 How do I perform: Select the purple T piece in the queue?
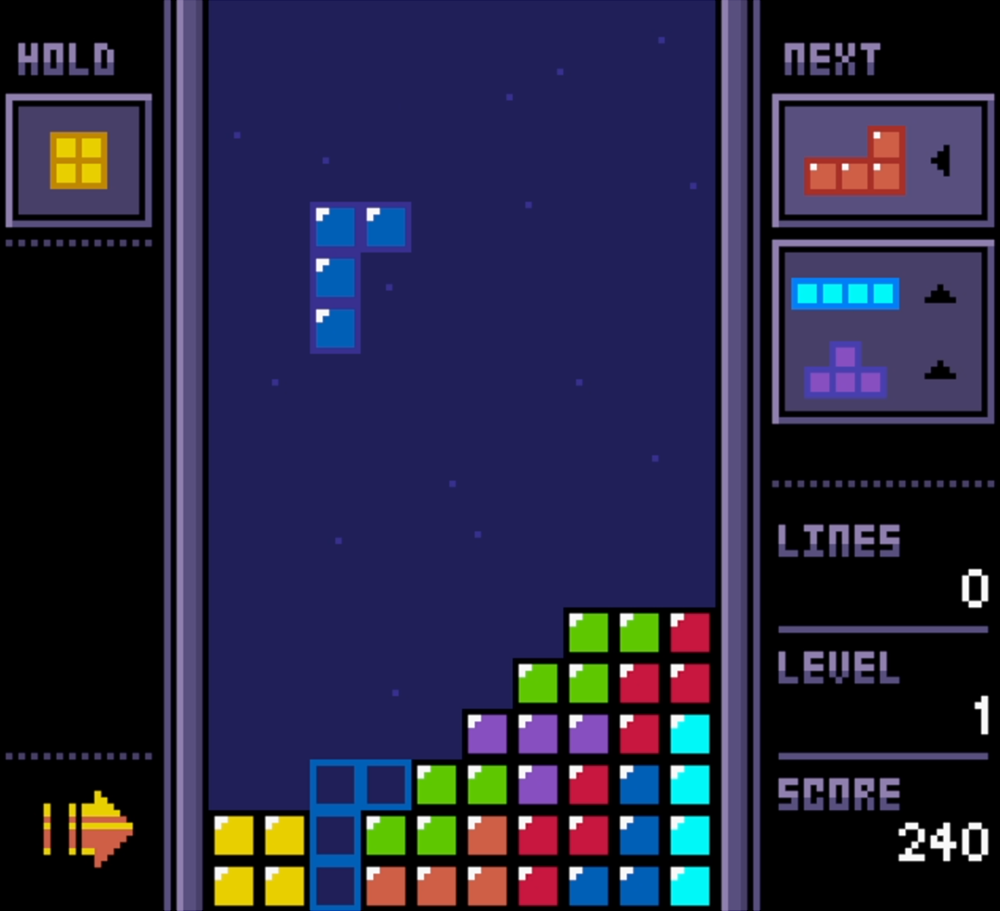[x=846, y=371]
